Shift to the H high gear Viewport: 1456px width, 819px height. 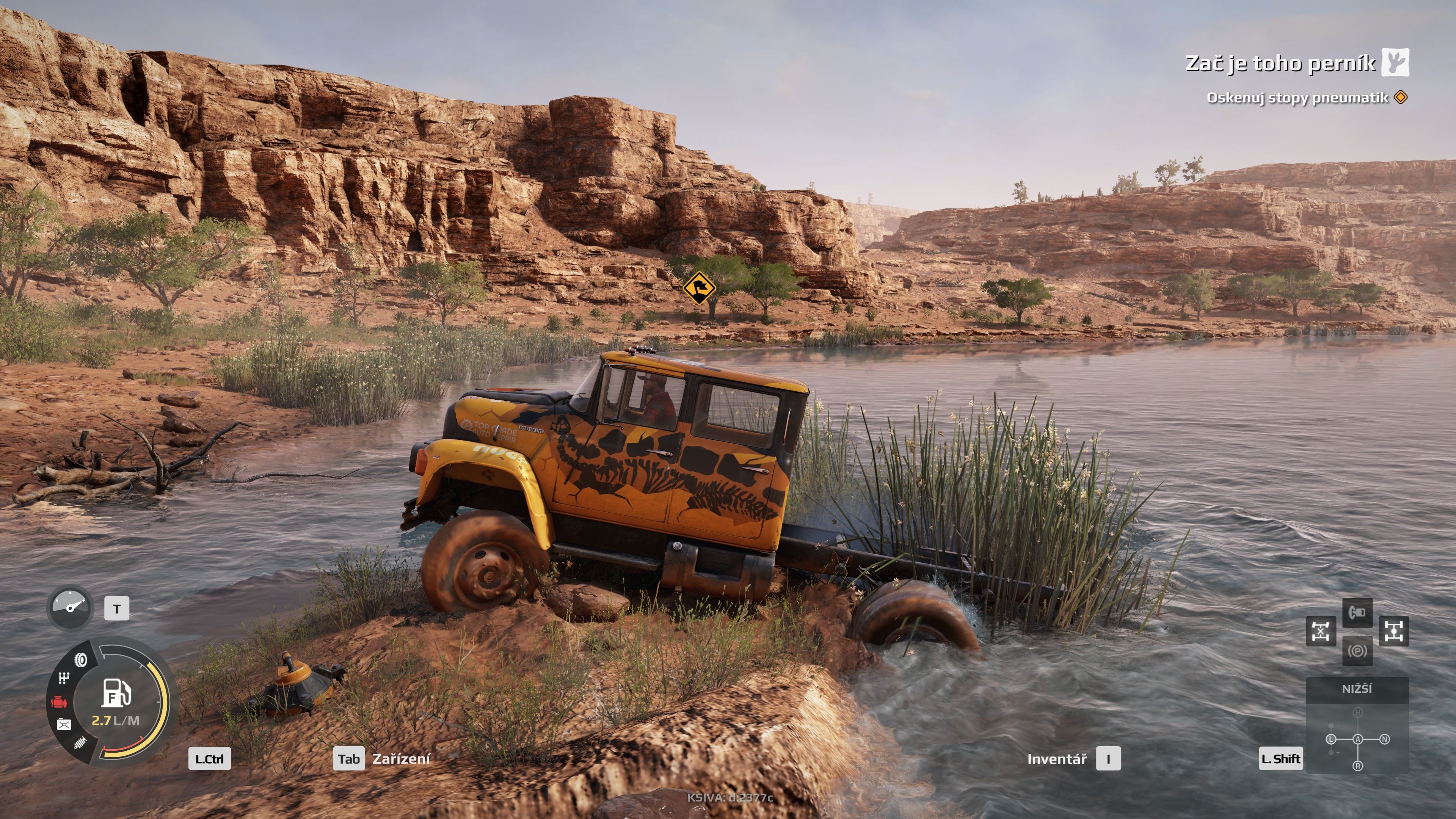coord(1358,713)
